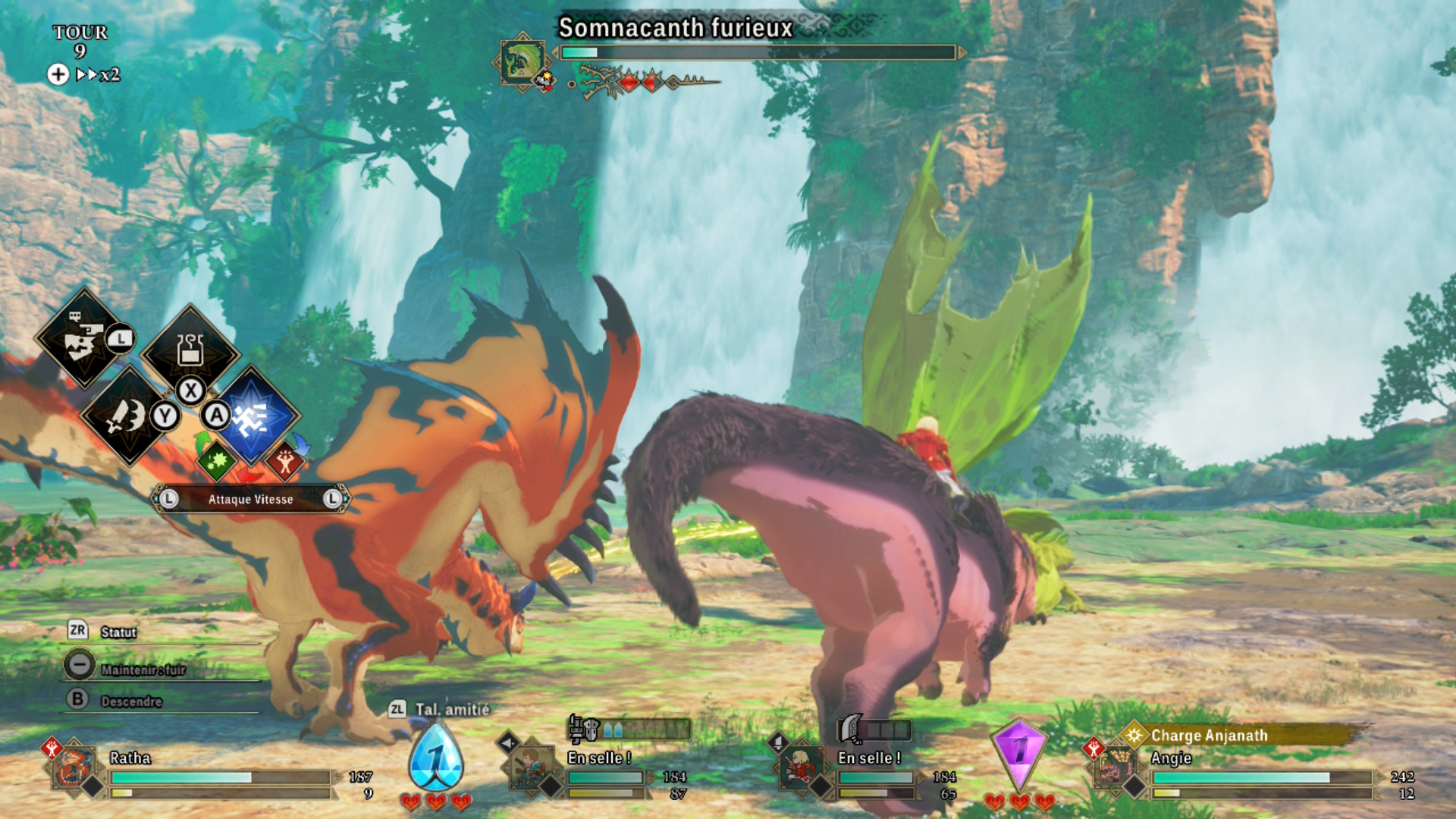Switch to the red power attack type
The height and width of the screenshot is (819, 1456).
[285, 461]
